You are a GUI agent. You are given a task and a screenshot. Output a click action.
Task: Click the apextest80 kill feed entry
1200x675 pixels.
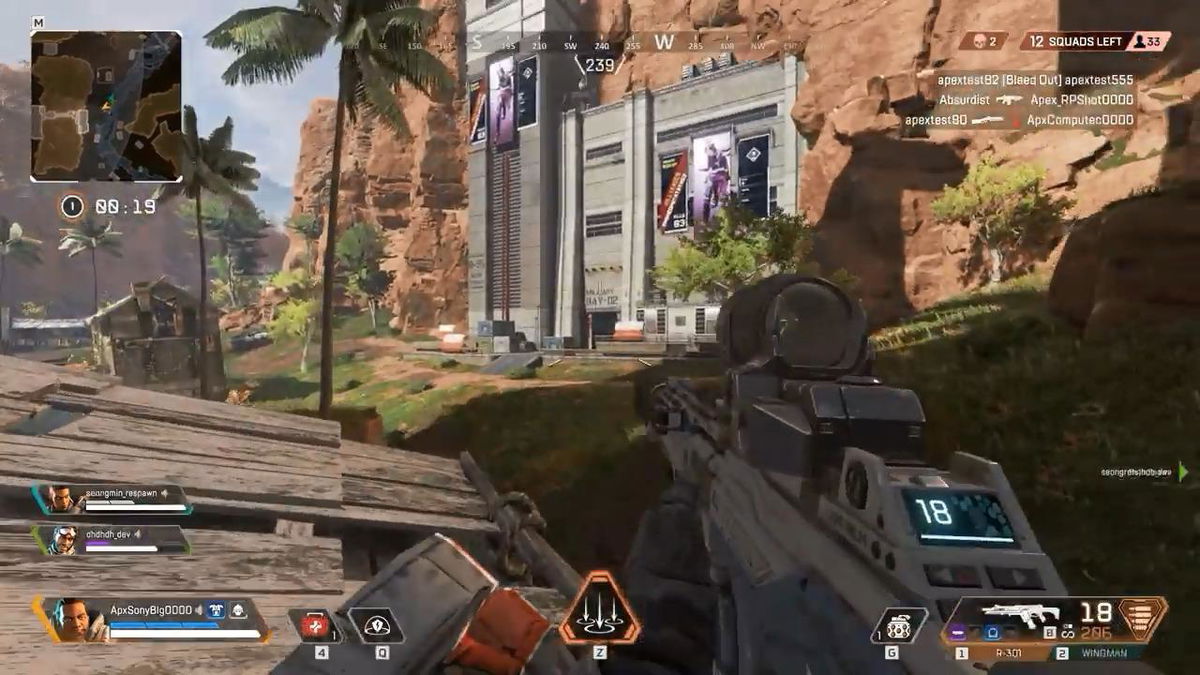1020,120
